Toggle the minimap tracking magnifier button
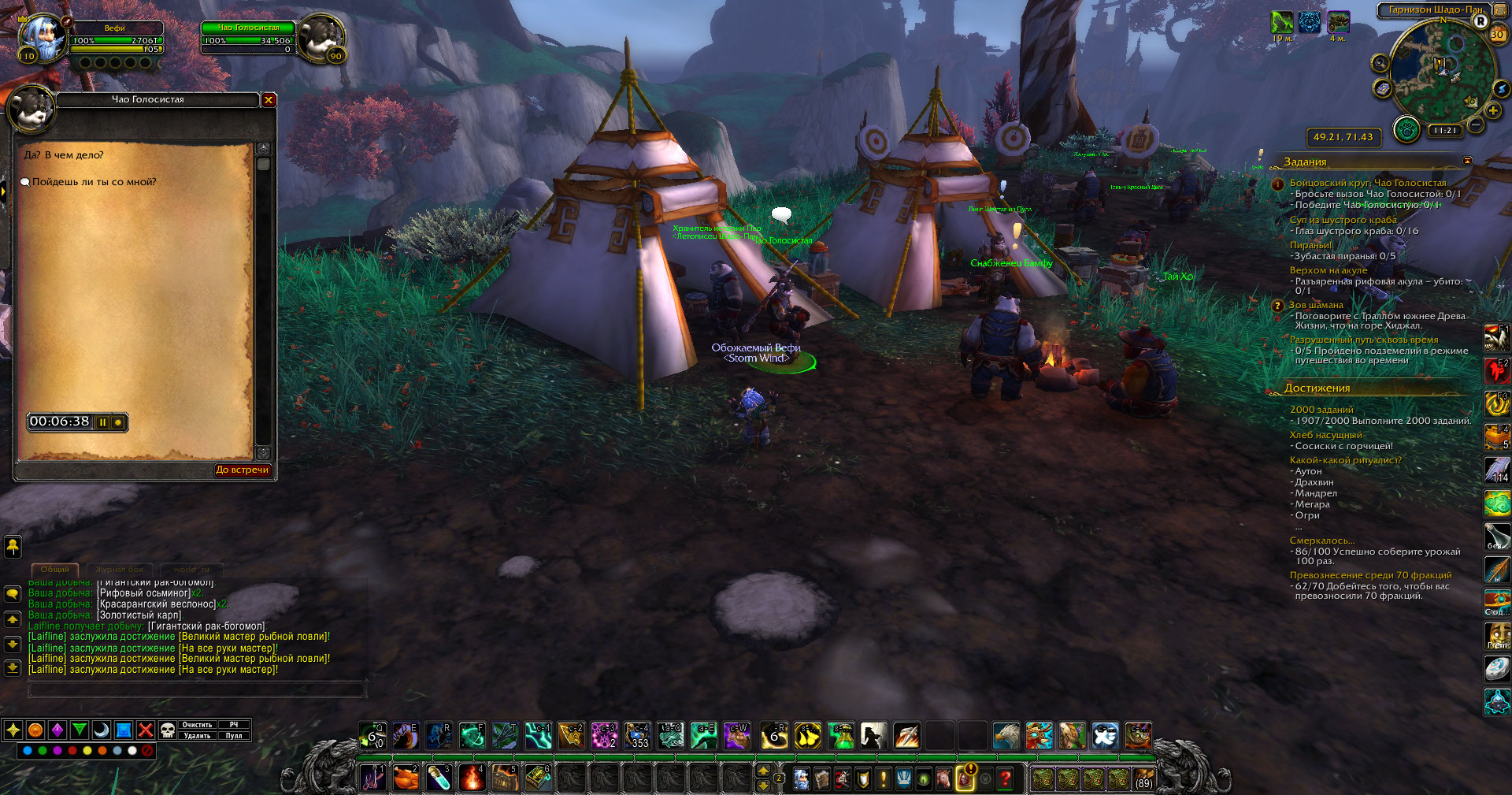Viewport: 1512px width, 795px height. 1380,63
